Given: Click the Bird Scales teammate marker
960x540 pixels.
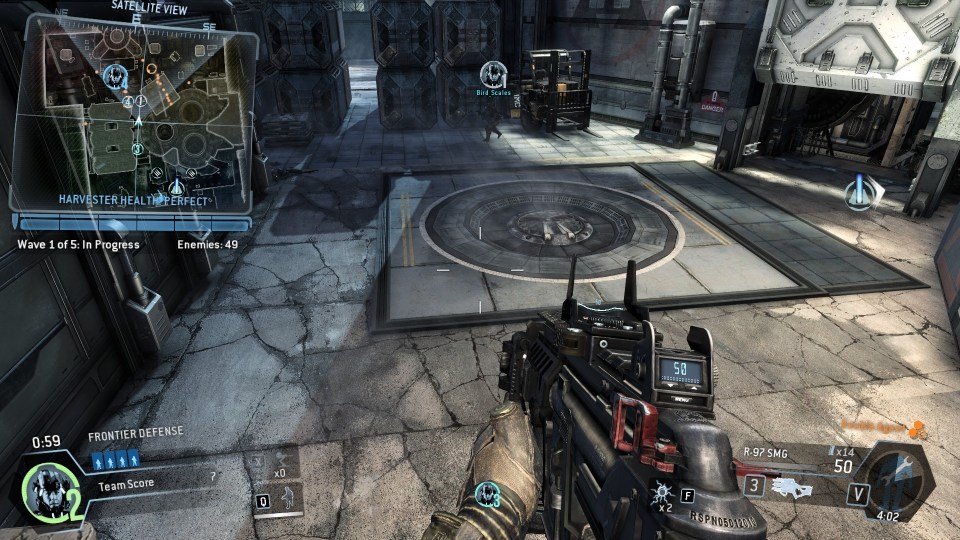Looking at the screenshot, I should pos(492,75).
